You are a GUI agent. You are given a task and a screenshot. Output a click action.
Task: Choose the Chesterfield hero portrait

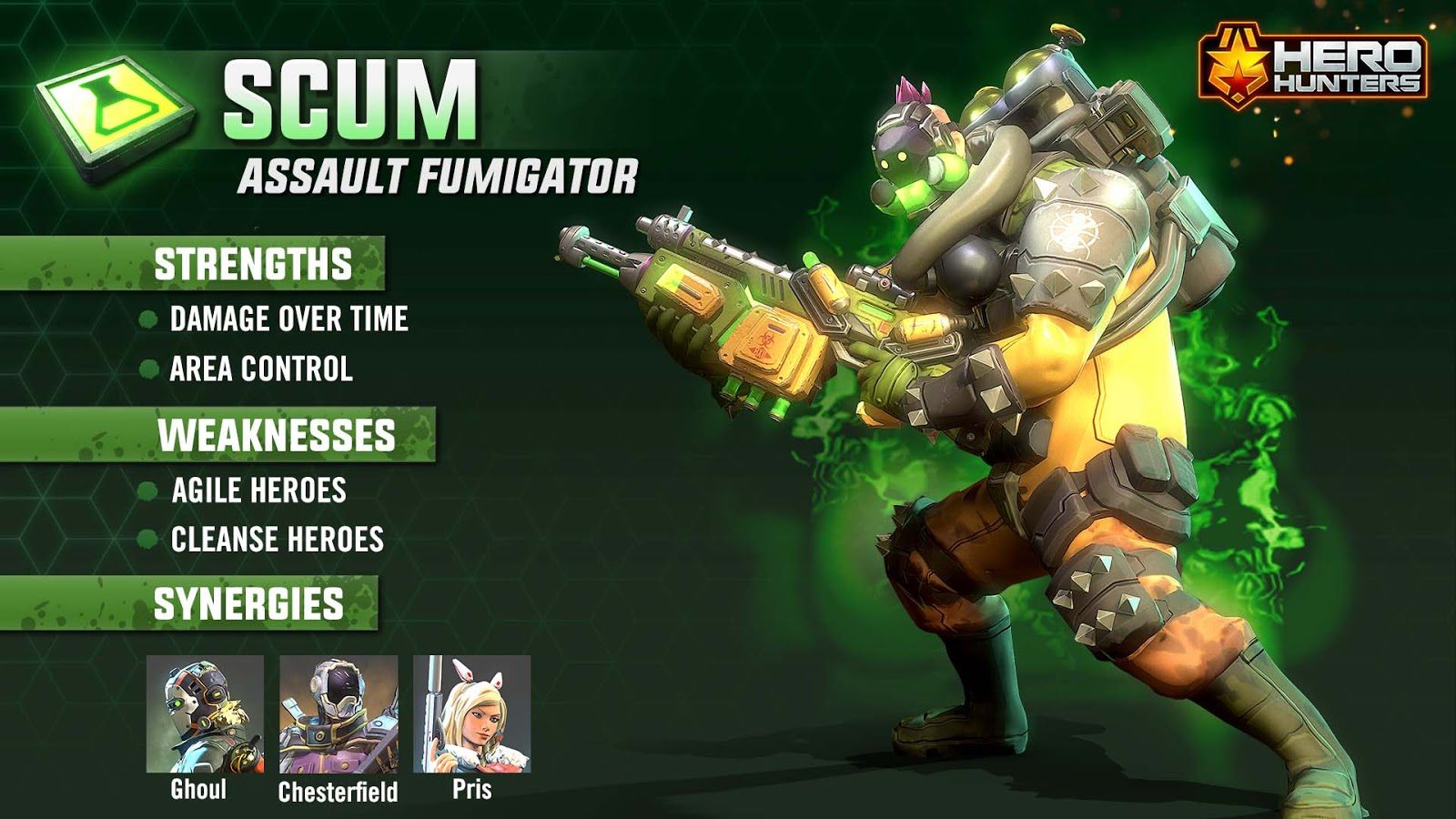point(339,714)
